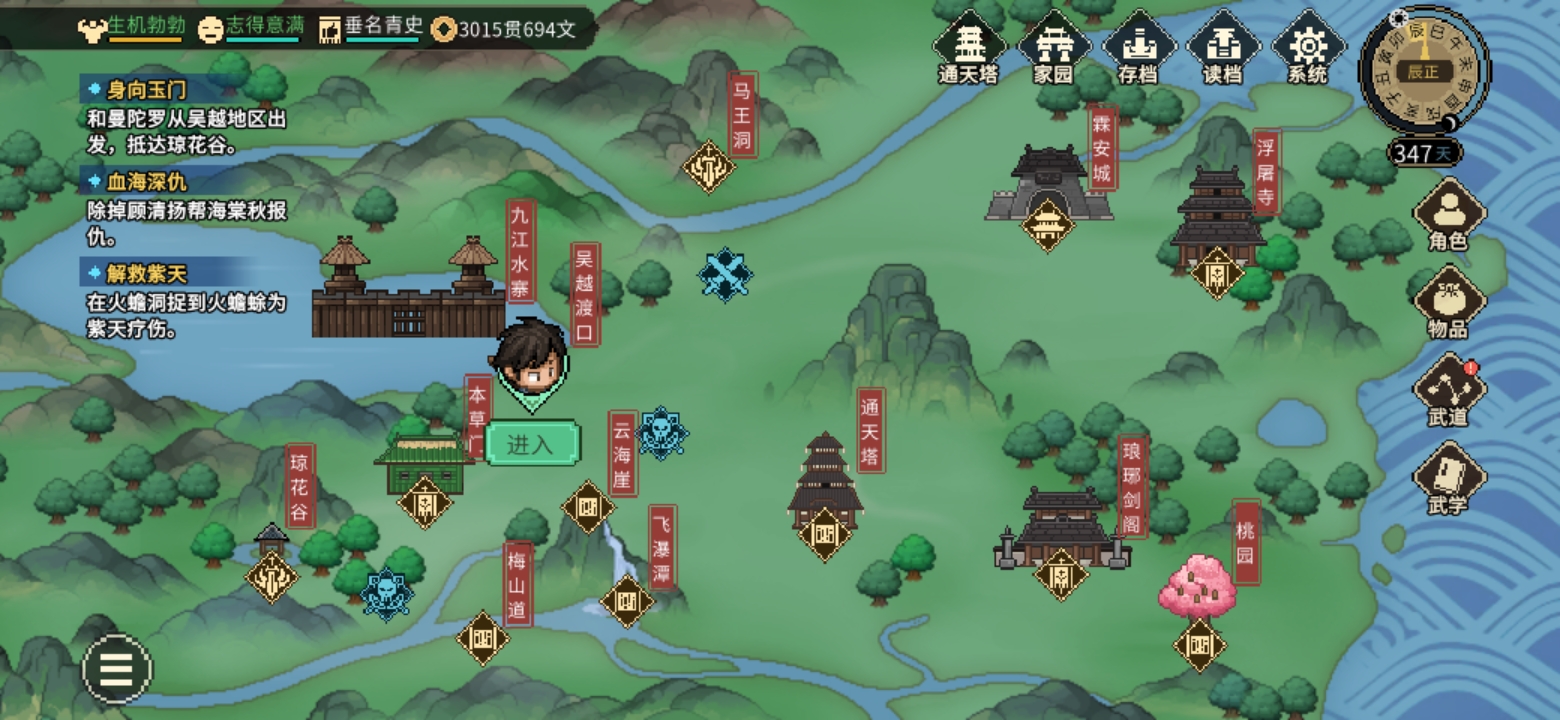Open the round hamburger menu button
Image resolution: width=1560 pixels, height=720 pixels.
[x=117, y=669]
